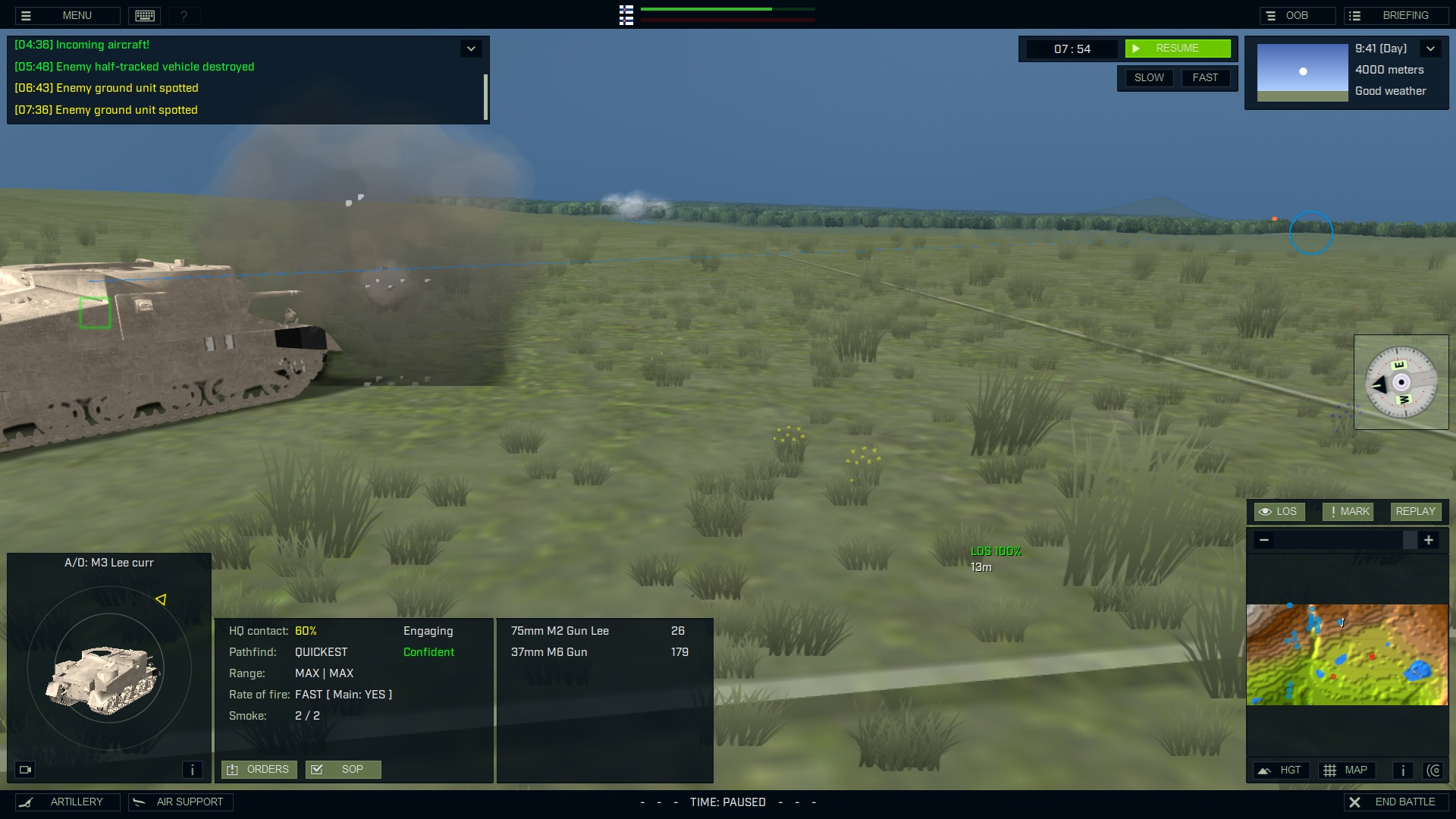Screen dimensions: 1456x819
Task: Expand the weather and time panel
Action: point(1431,49)
